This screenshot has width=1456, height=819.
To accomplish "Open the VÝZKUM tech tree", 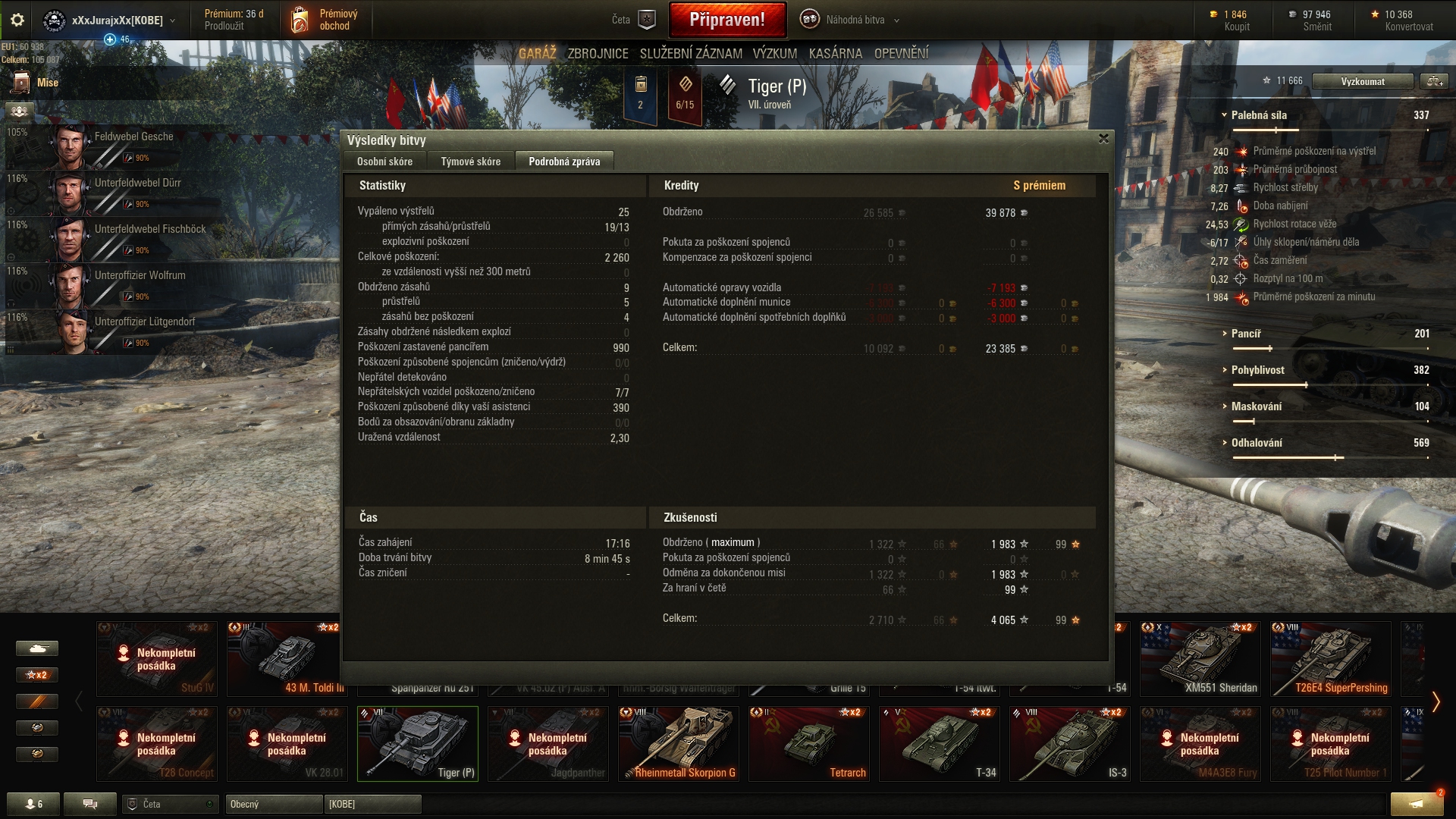I will tap(774, 54).
